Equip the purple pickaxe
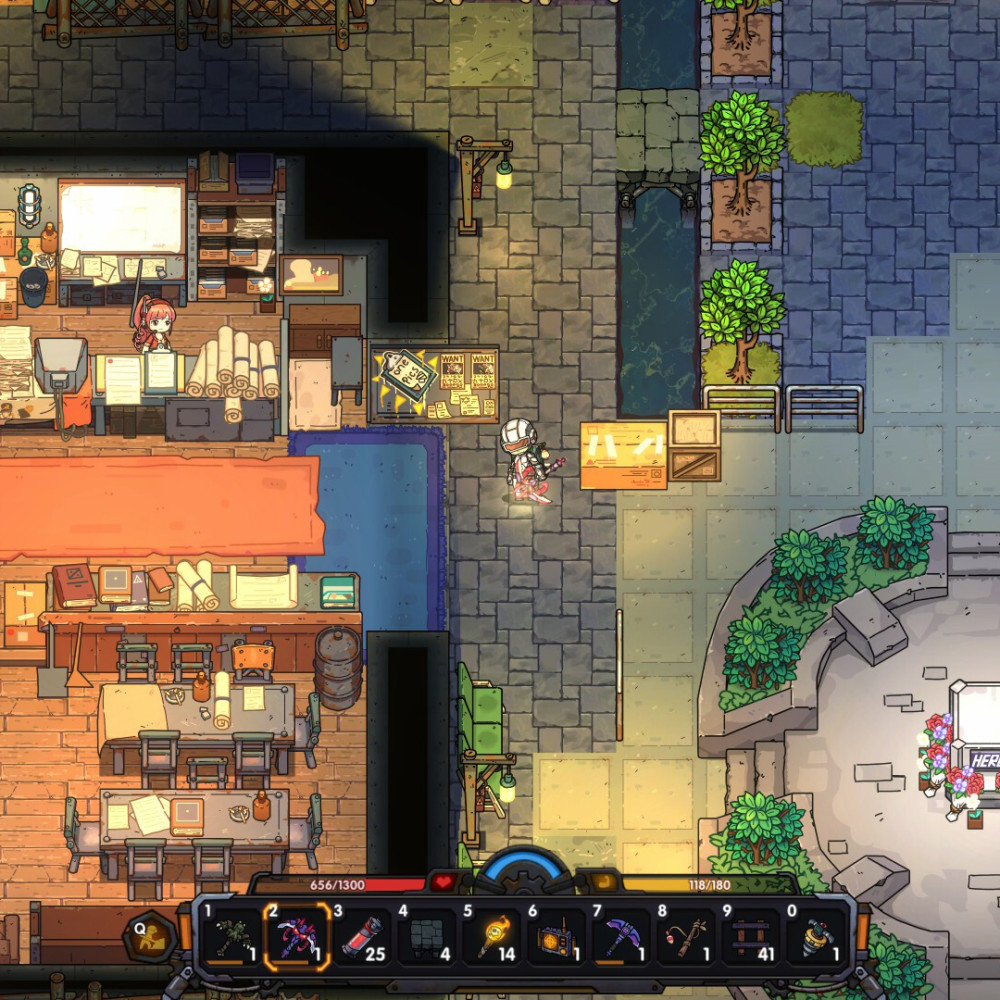The image size is (1000, 1000). tap(621, 939)
